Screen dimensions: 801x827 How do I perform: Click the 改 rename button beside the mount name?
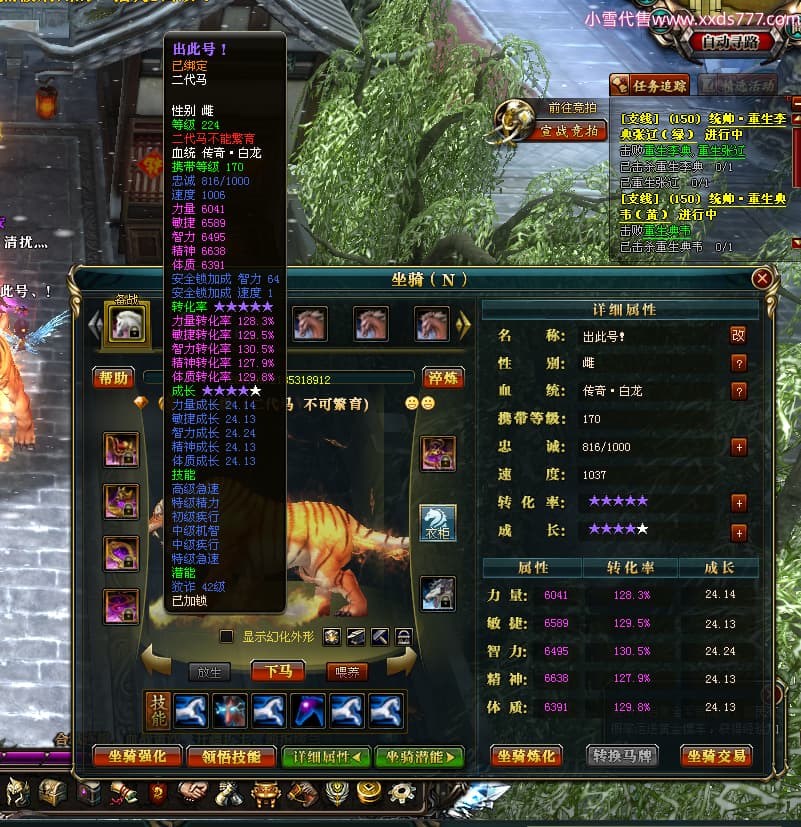[x=738, y=335]
